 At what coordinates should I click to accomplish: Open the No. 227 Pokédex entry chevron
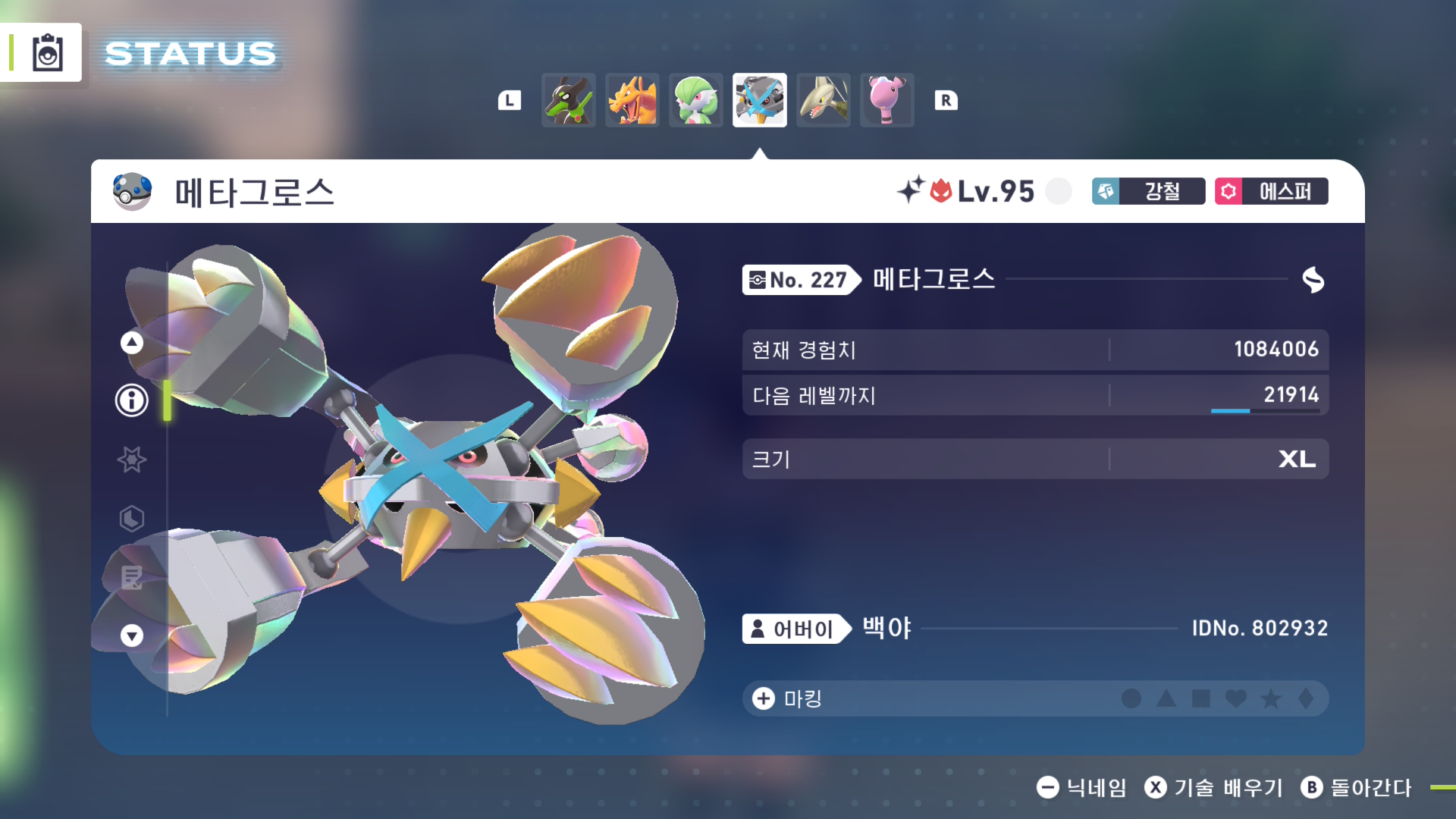800,281
